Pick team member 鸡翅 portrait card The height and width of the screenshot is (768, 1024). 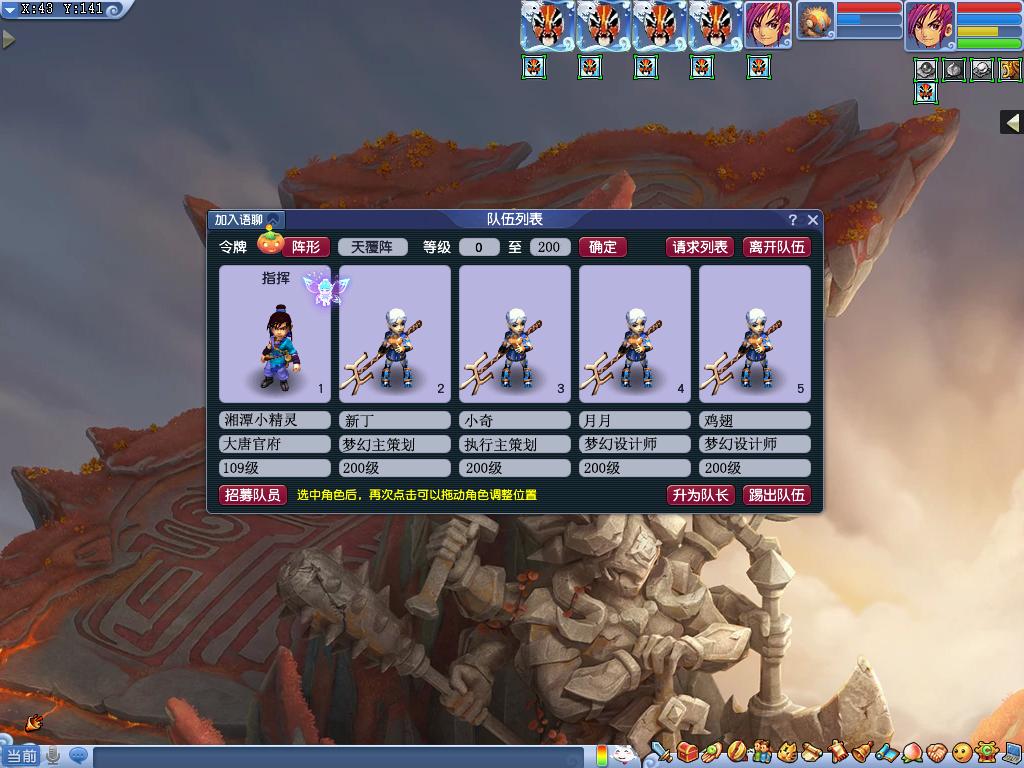[x=754, y=333]
